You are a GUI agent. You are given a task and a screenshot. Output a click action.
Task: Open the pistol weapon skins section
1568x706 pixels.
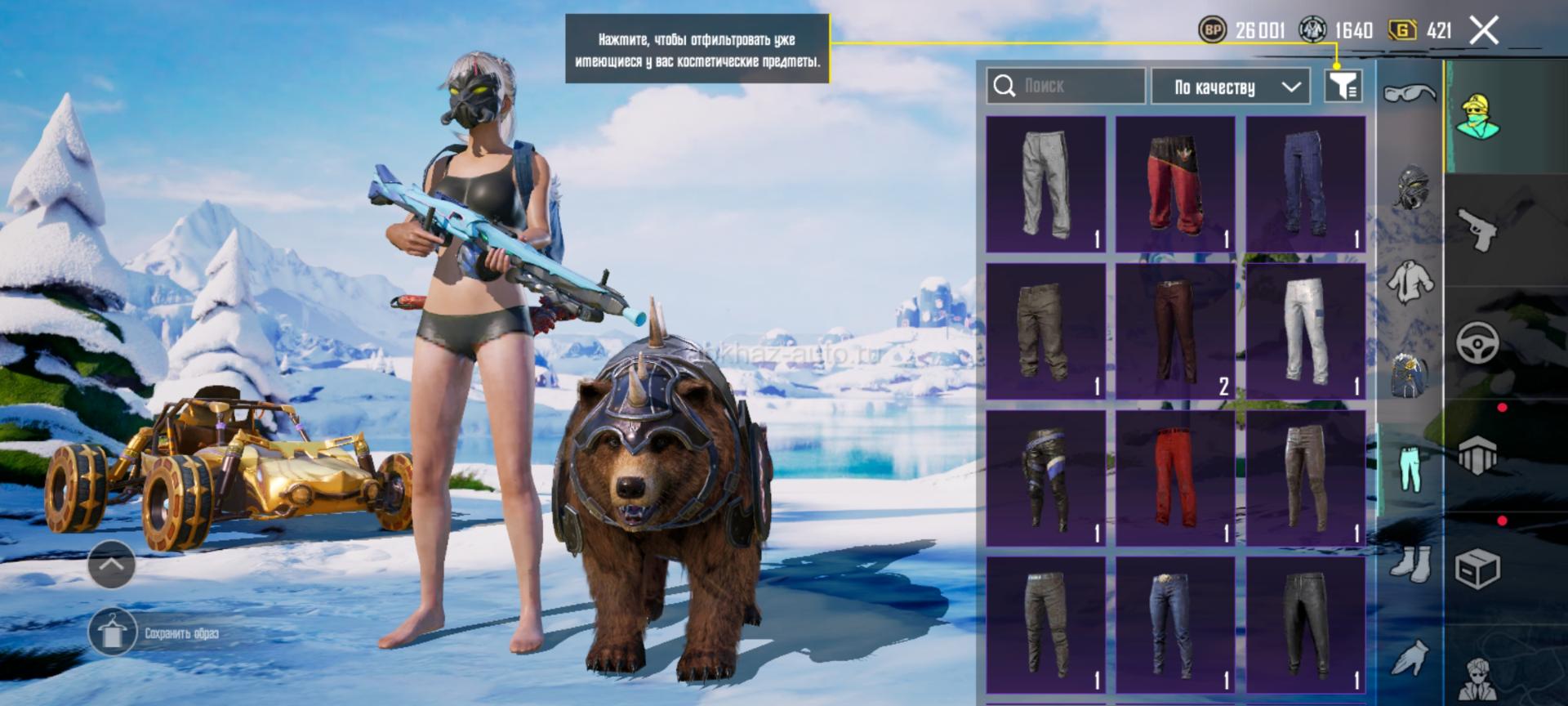click(x=1478, y=230)
